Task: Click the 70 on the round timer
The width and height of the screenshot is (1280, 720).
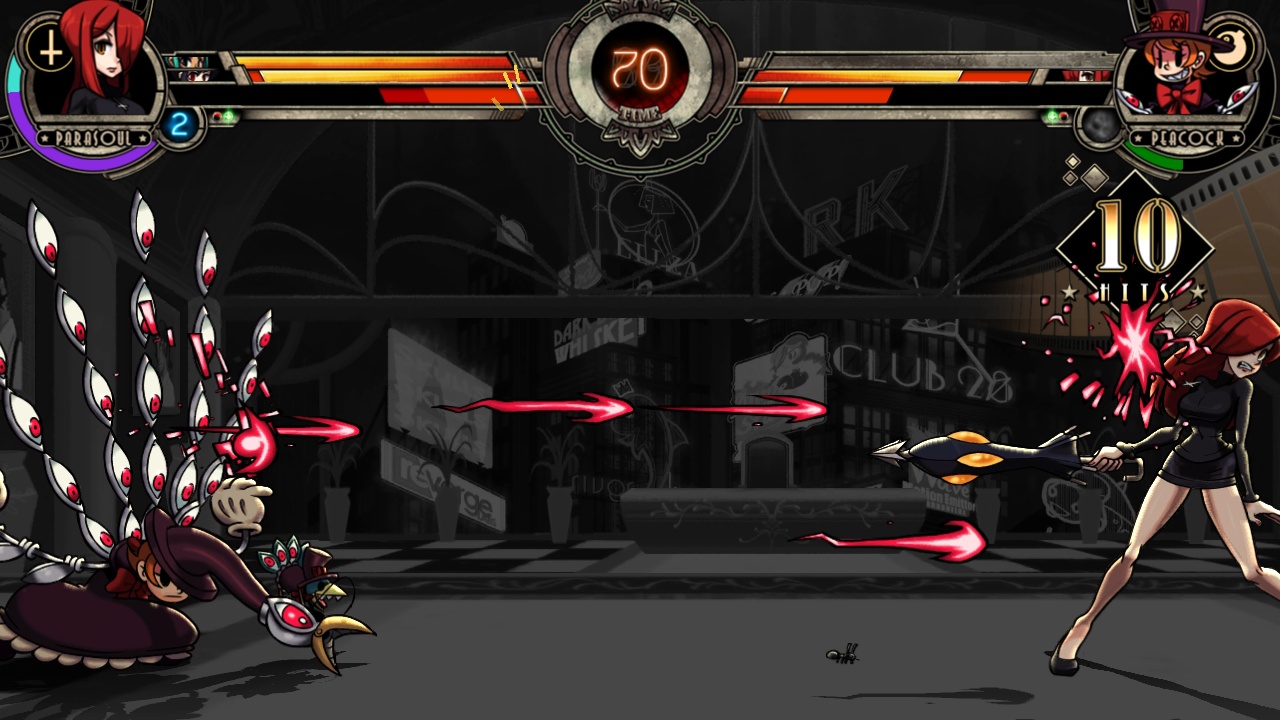Action: [640, 70]
